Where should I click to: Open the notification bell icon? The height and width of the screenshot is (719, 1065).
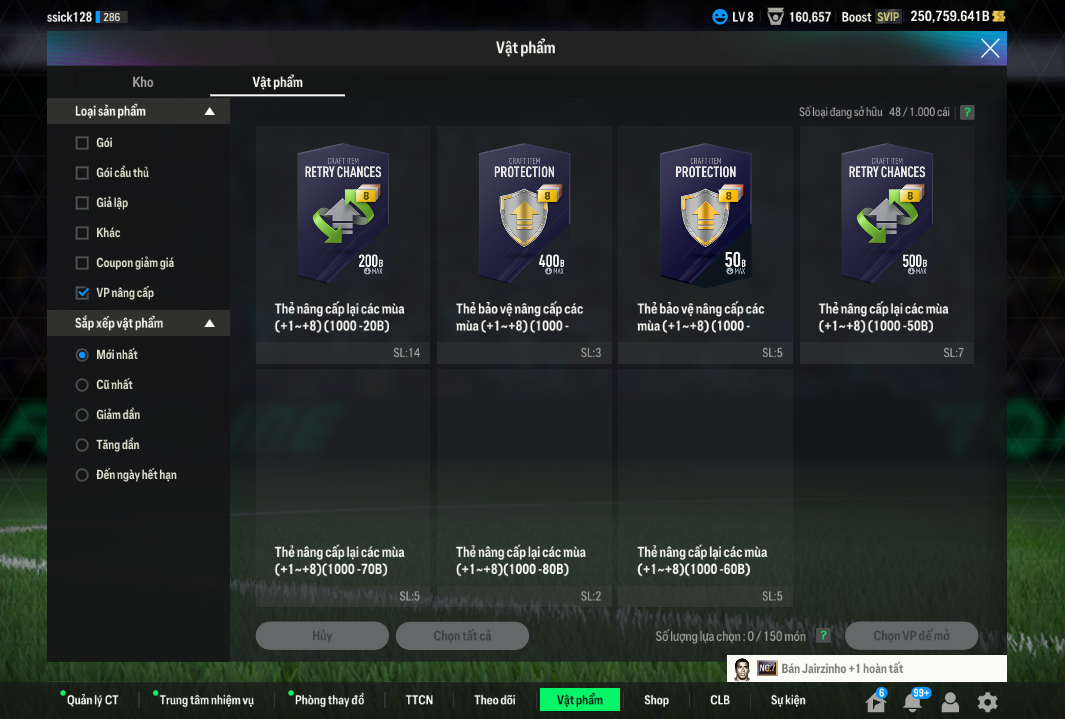pos(912,702)
